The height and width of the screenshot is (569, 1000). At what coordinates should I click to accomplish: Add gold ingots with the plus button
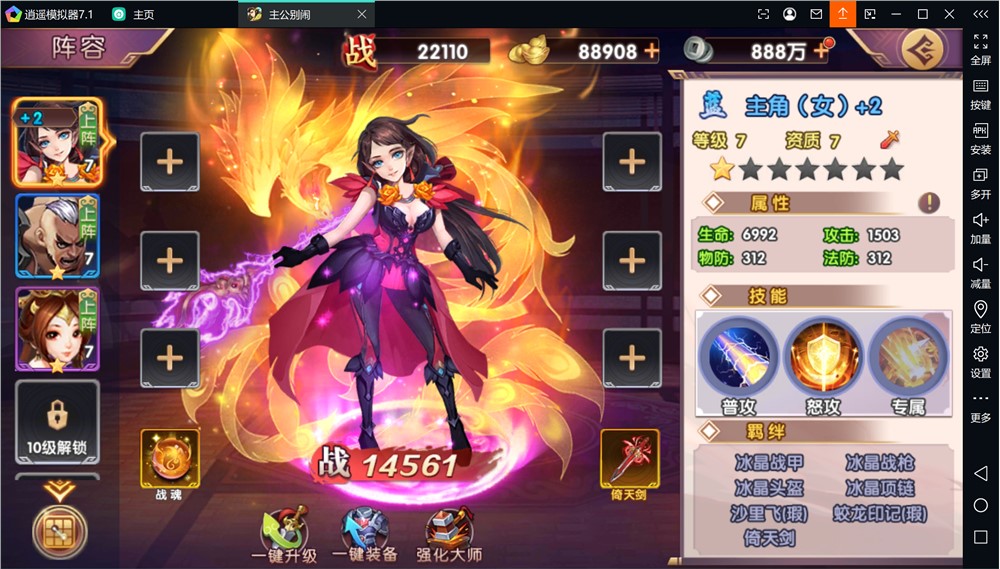(x=651, y=51)
